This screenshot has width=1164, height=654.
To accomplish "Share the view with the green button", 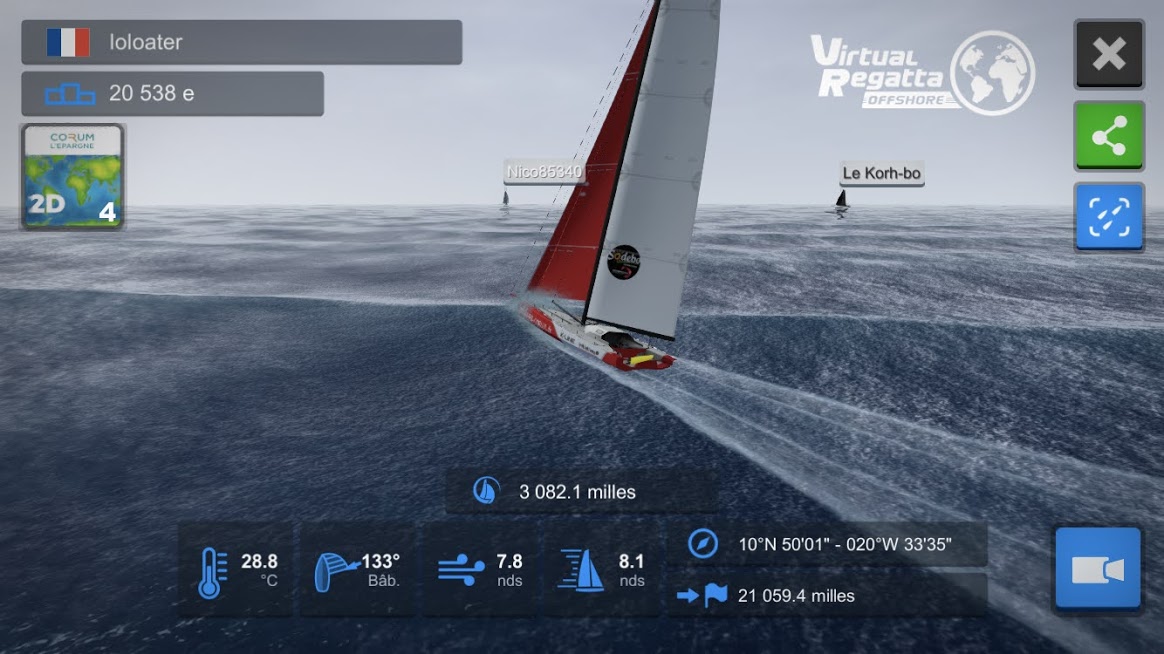I will click(x=1109, y=135).
